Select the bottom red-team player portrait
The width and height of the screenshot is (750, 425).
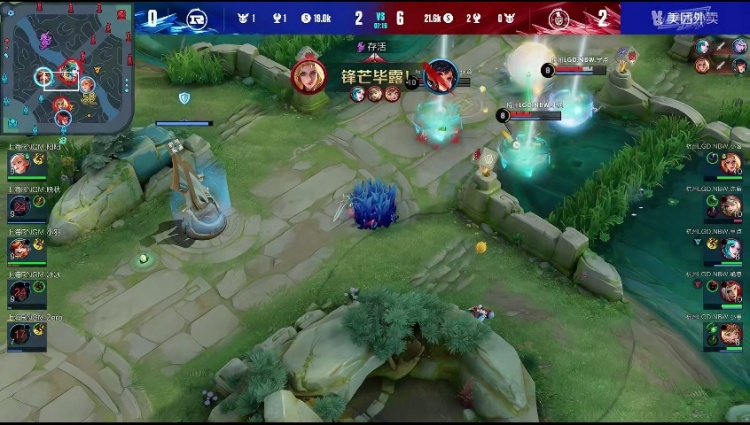[x=730, y=334]
